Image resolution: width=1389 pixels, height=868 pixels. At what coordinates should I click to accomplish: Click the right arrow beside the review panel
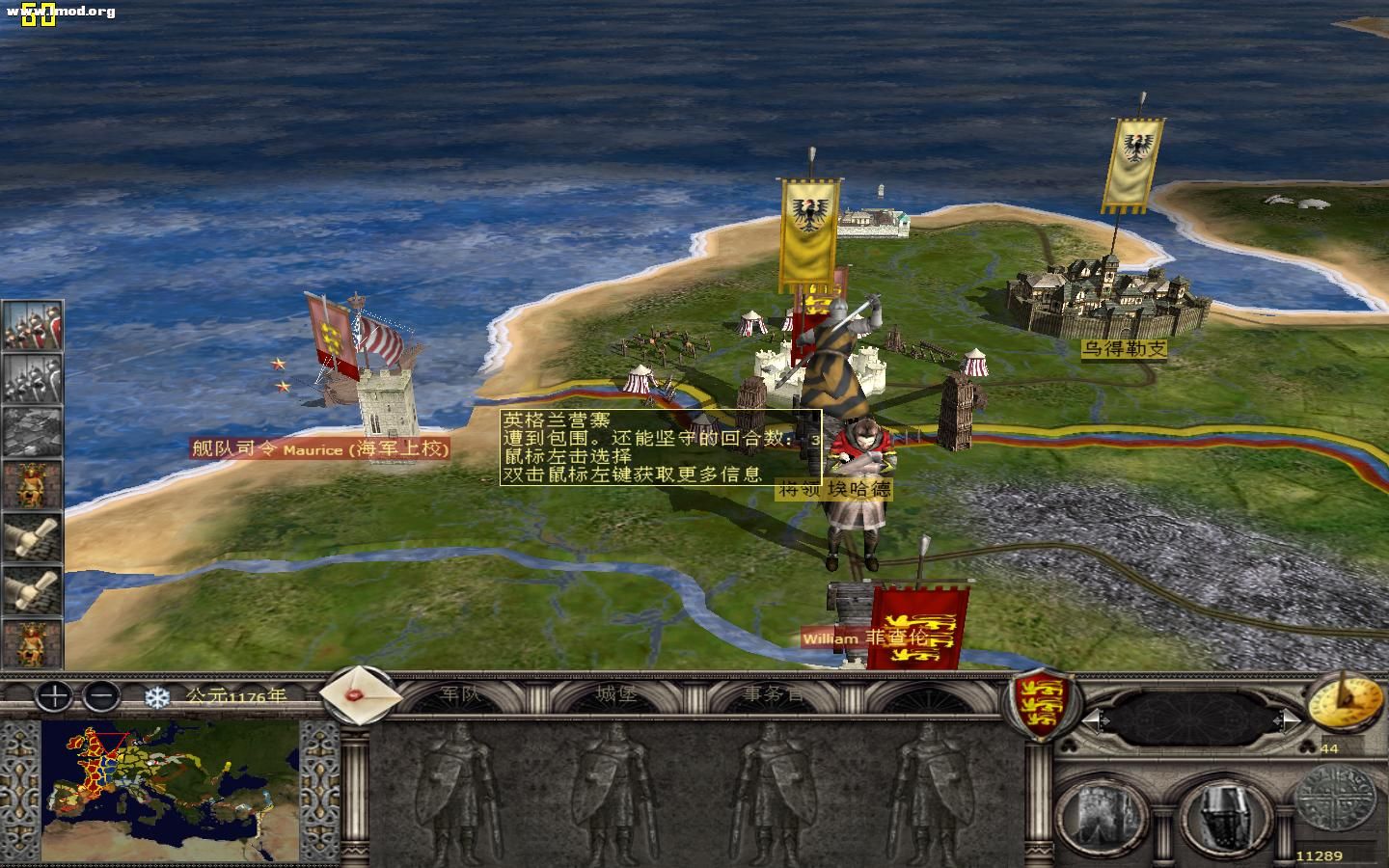pos(1290,720)
